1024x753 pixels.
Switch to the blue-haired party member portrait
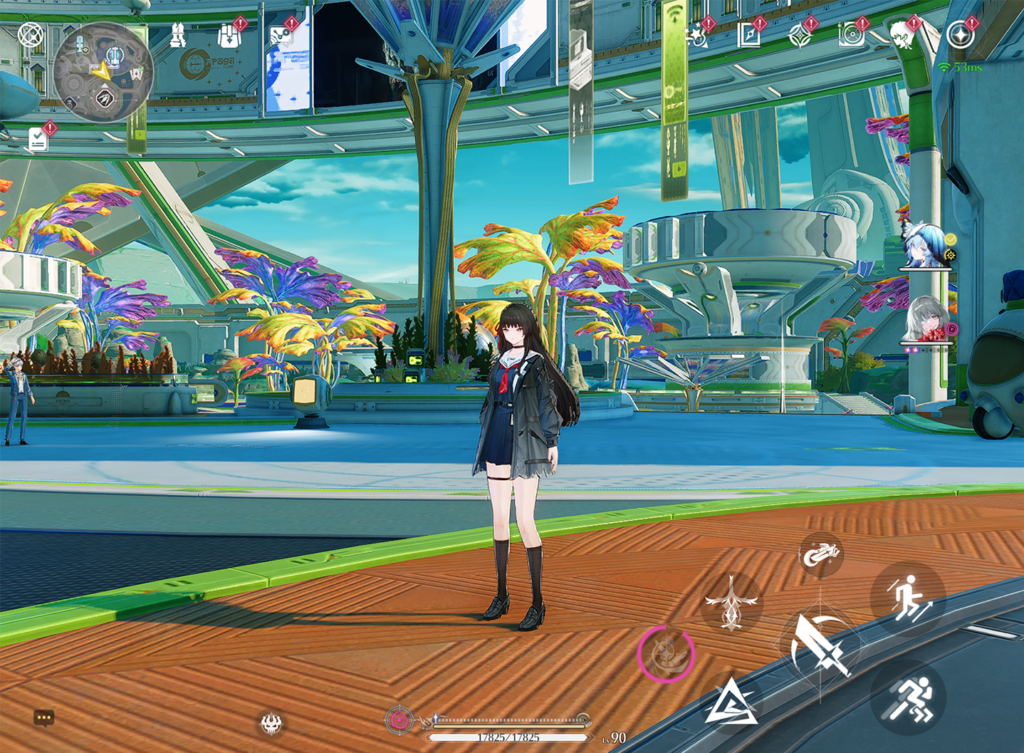[925, 246]
